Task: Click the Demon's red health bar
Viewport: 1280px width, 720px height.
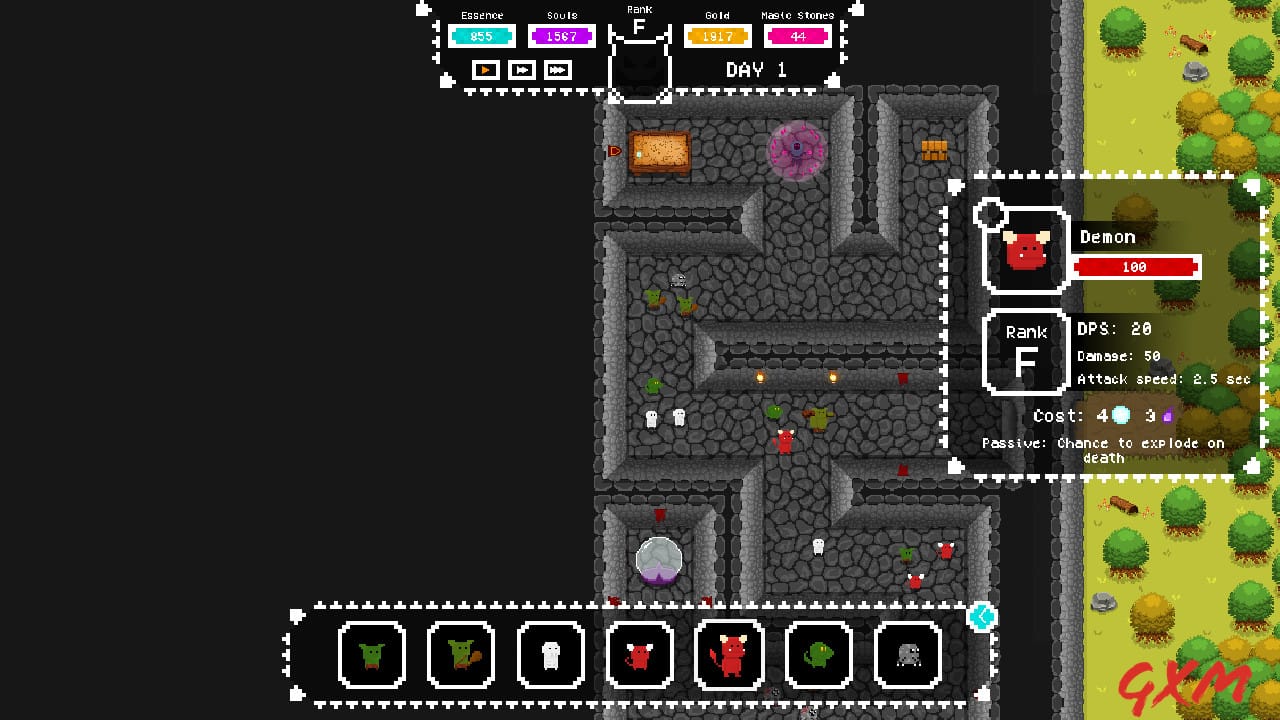Action: coord(1136,266)
